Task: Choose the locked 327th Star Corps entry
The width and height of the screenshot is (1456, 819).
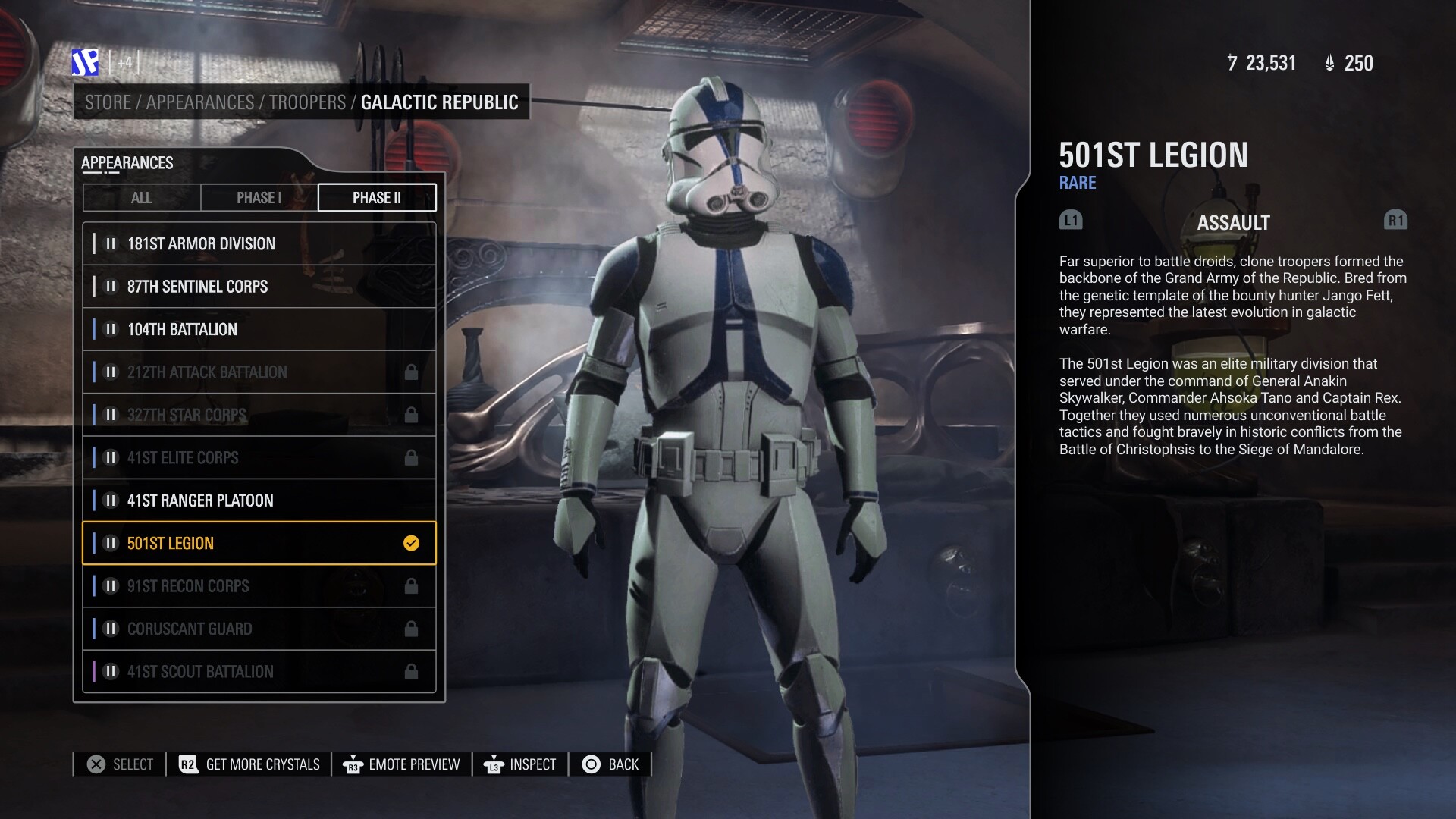Action: pyautogui.click(x=259, y=416)
